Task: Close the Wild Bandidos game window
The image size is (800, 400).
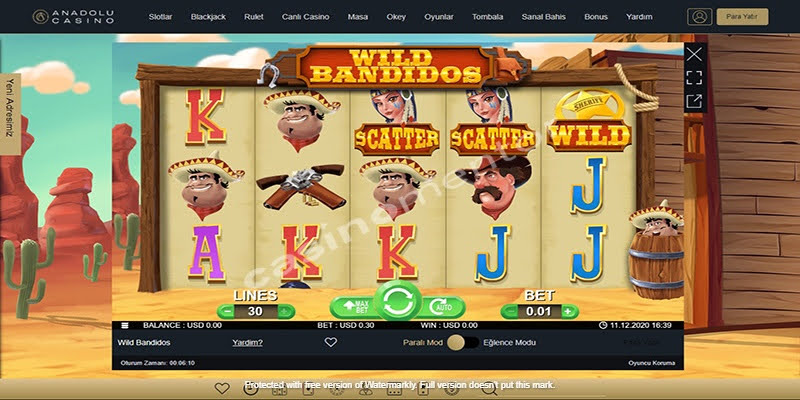Action: (694, 54)
